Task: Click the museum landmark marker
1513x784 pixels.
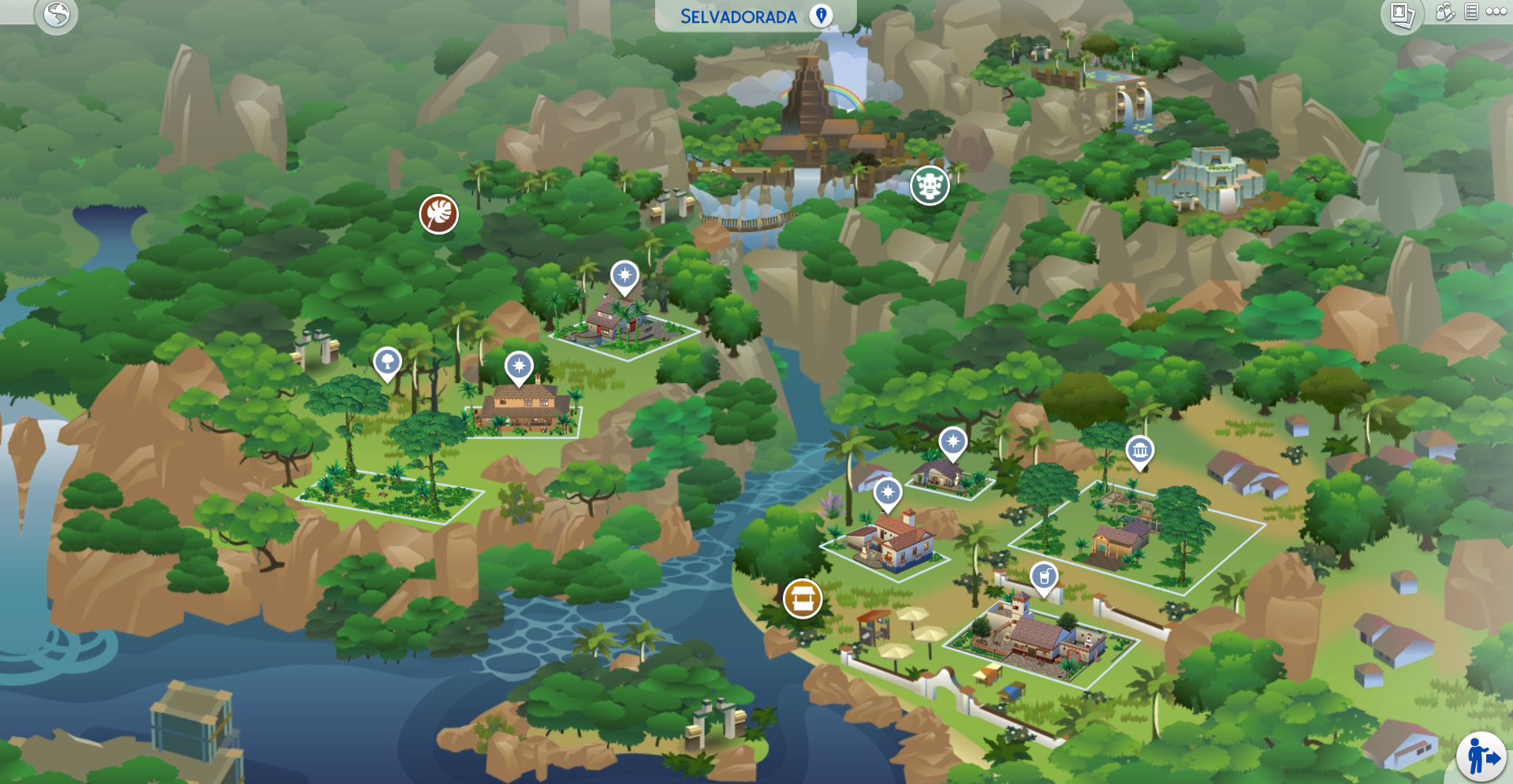Action: 1141,452
